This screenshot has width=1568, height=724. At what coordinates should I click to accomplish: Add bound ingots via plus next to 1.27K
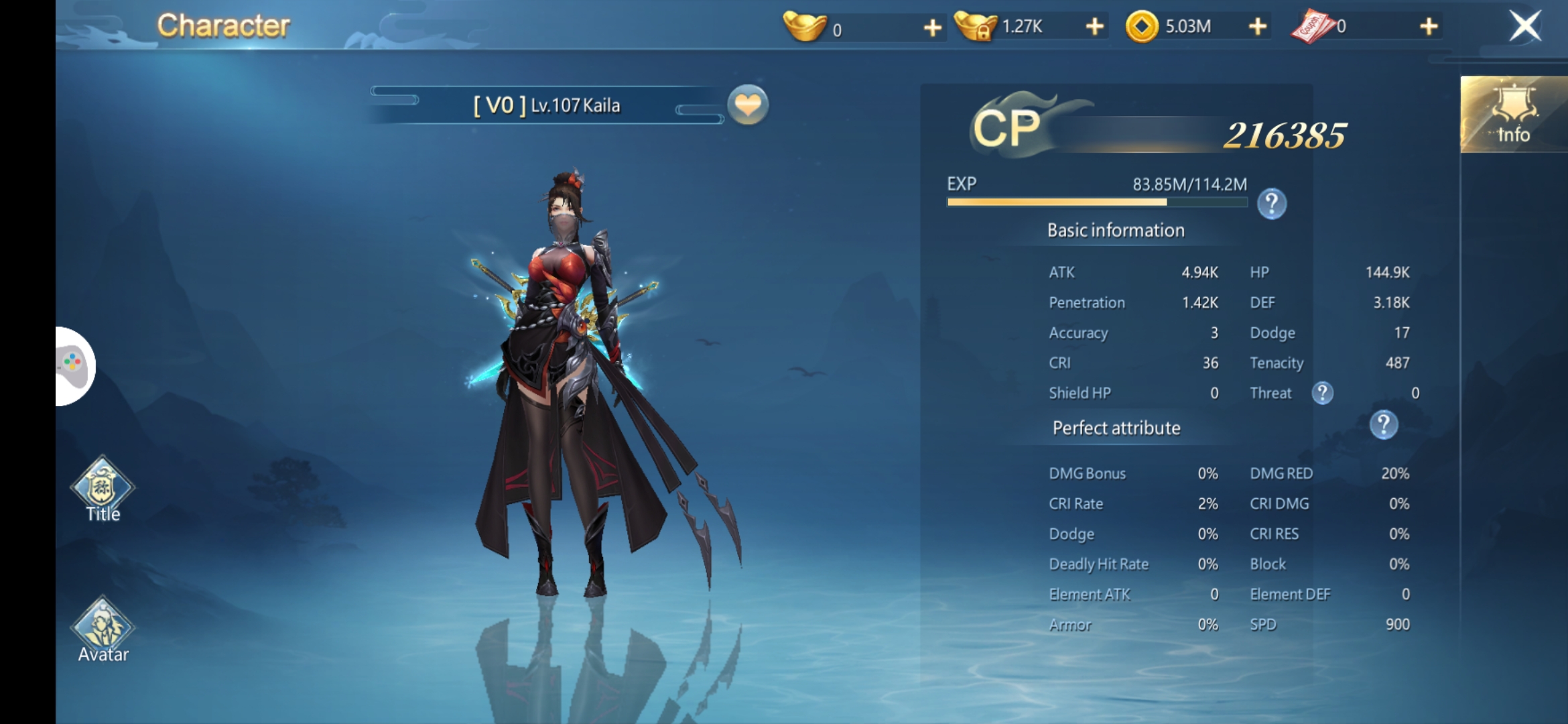(1094, 27)
